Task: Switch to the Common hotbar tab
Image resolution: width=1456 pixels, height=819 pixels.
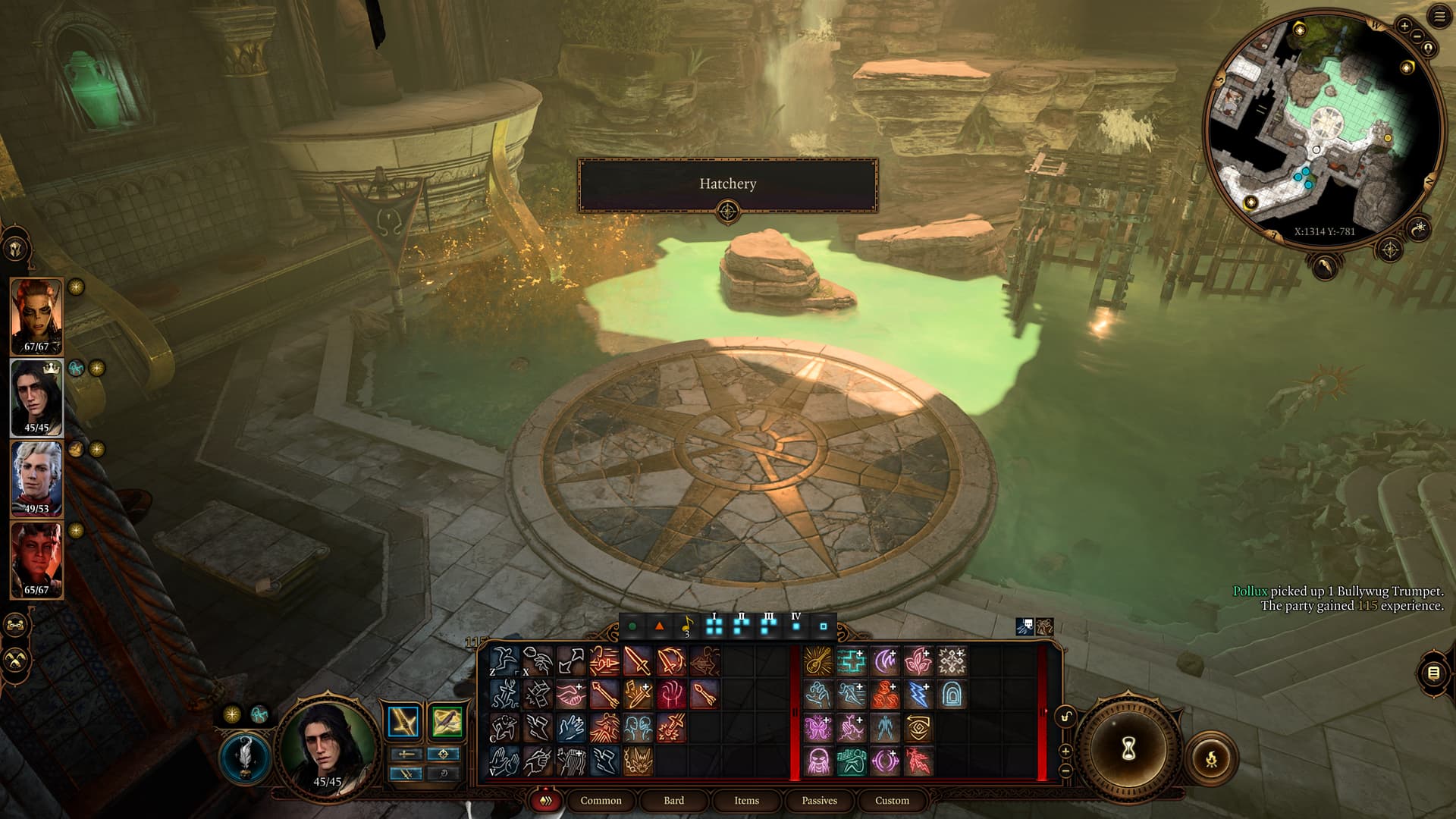Action: [x=601, y=800]
